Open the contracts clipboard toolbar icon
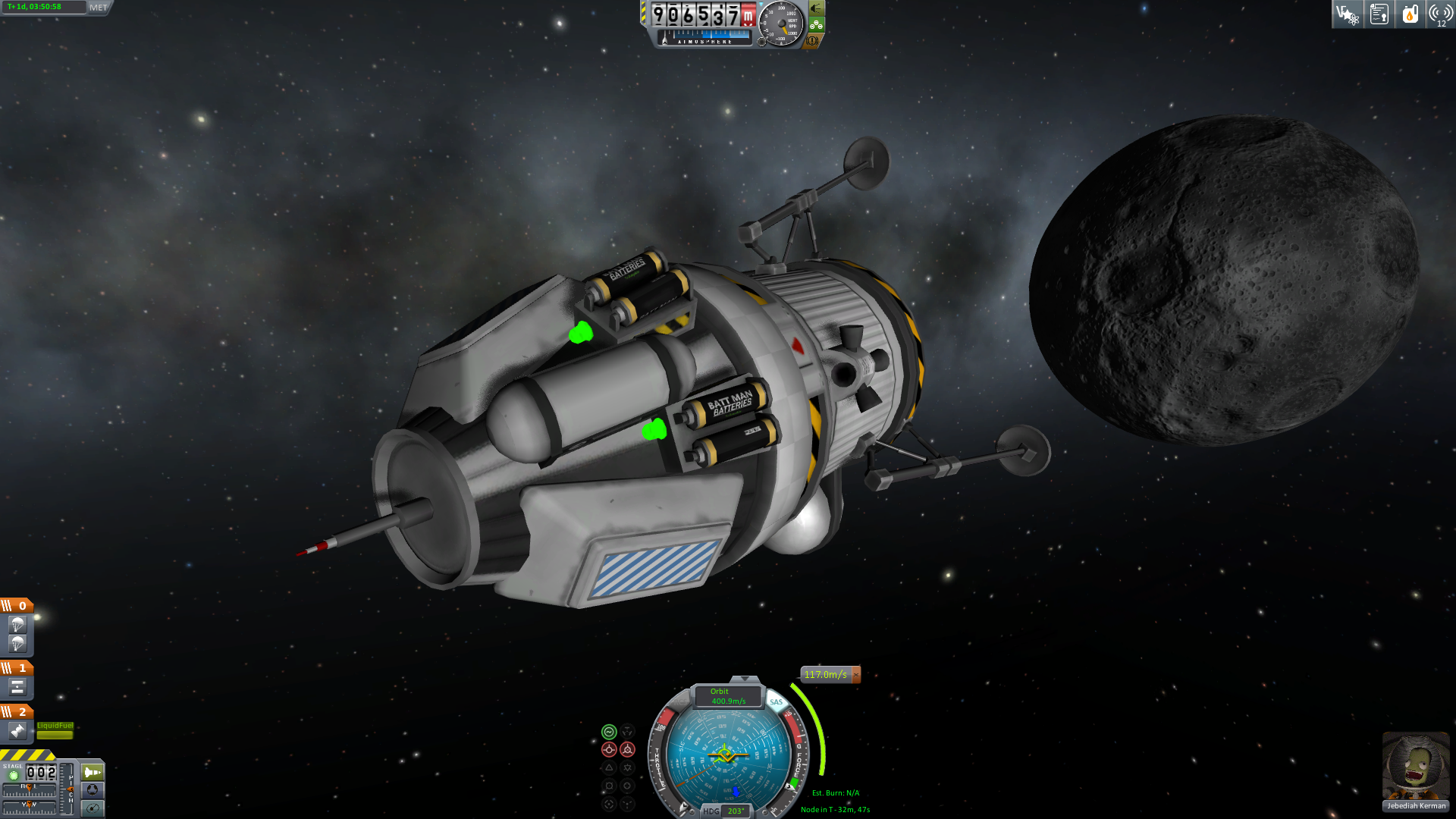The height and width of the screenshot is (819, 1456). click(1379, 14)
